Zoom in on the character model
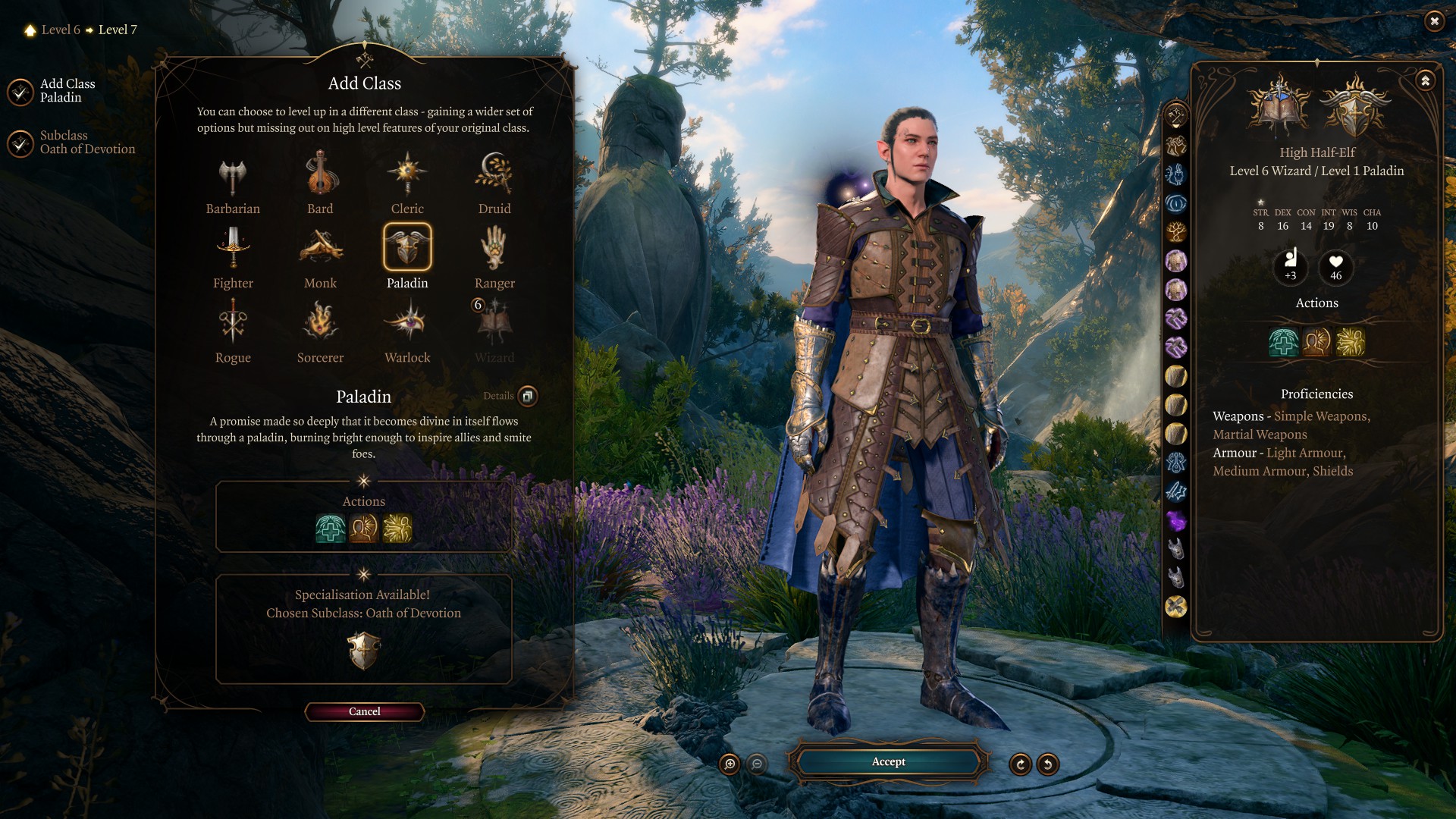Screen dimensions: 1456x819 [730, 764]
